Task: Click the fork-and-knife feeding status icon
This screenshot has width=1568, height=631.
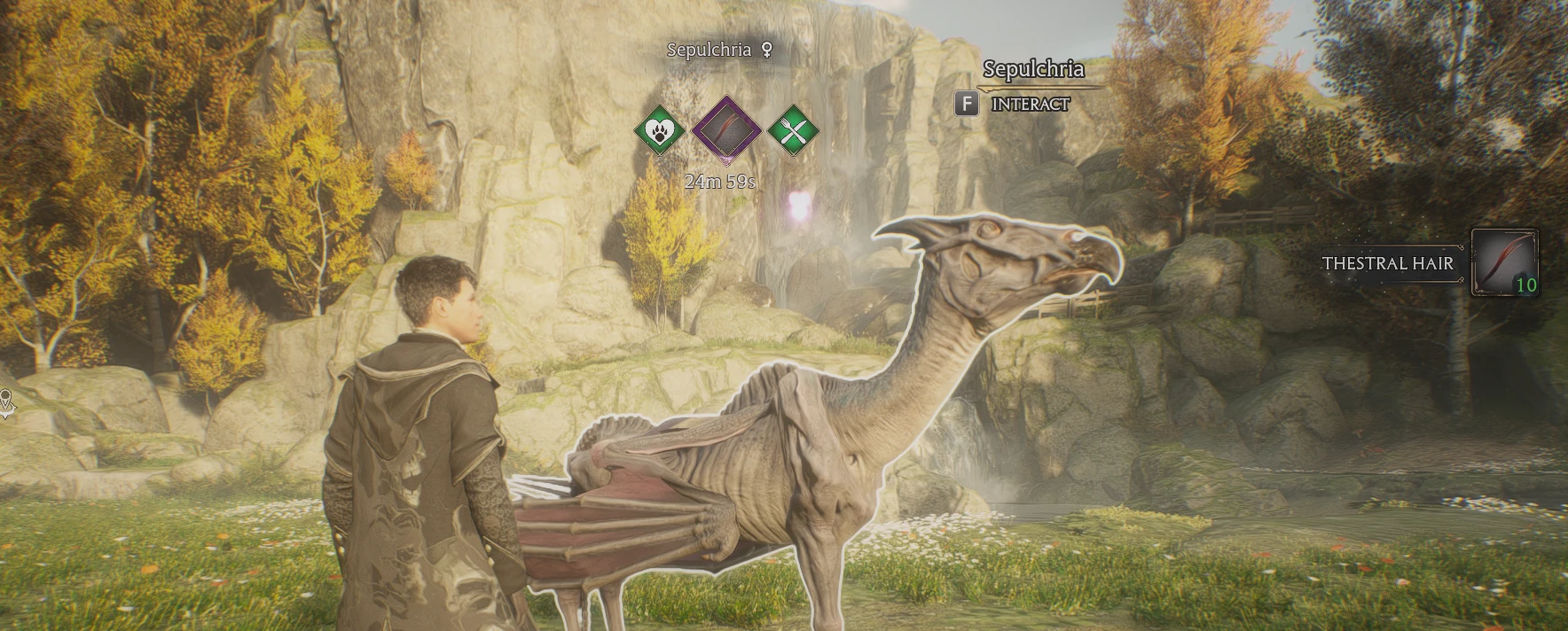Action: (x=793, y=130)
